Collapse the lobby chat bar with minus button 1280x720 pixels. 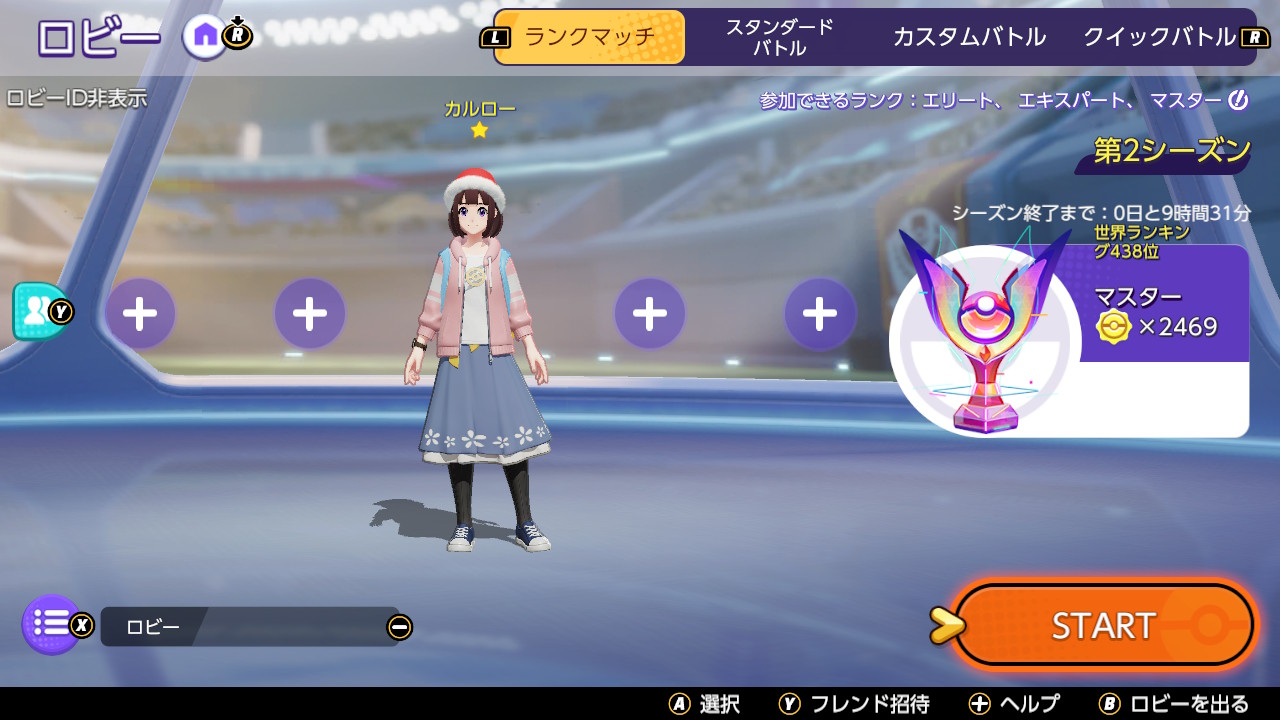[401, 626]
